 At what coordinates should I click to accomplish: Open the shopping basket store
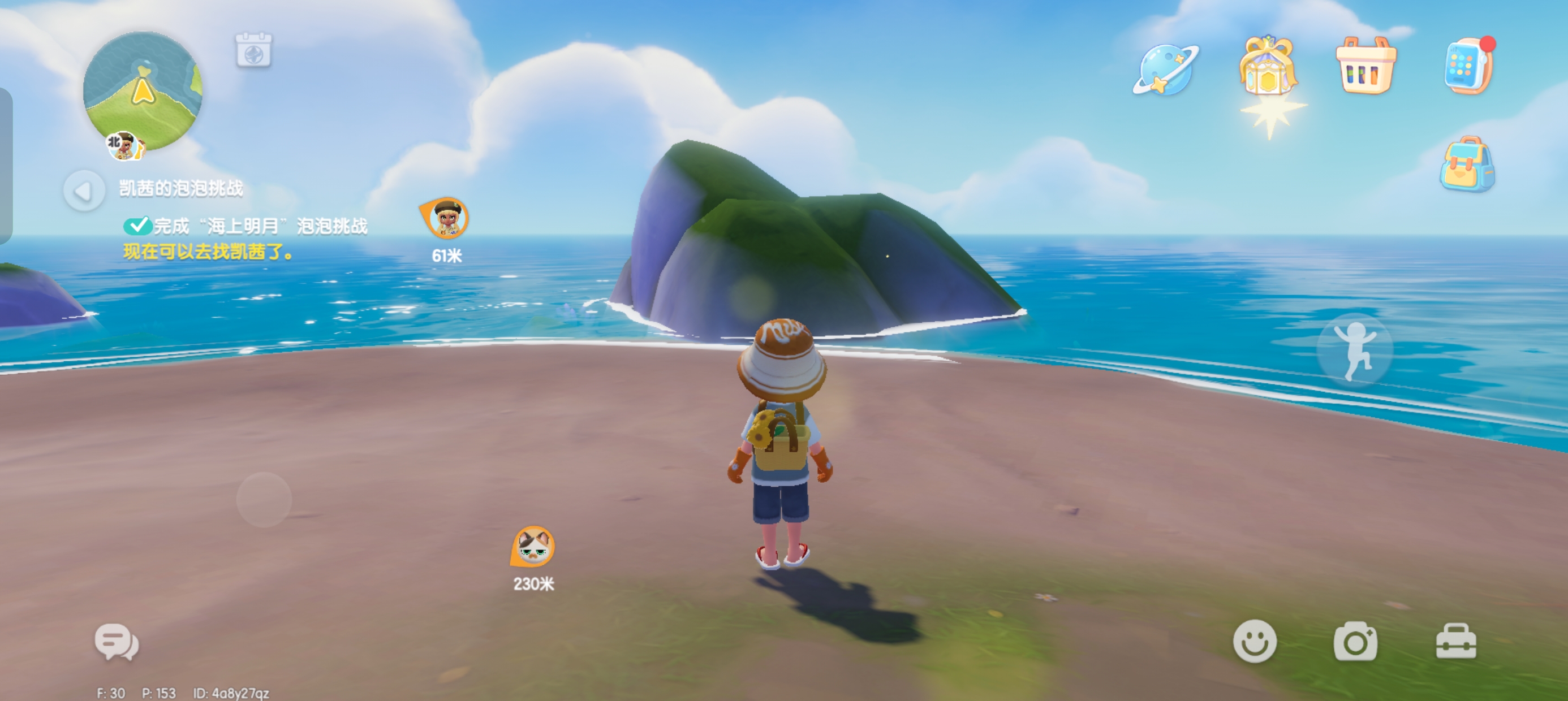(x=1365, y=66)
